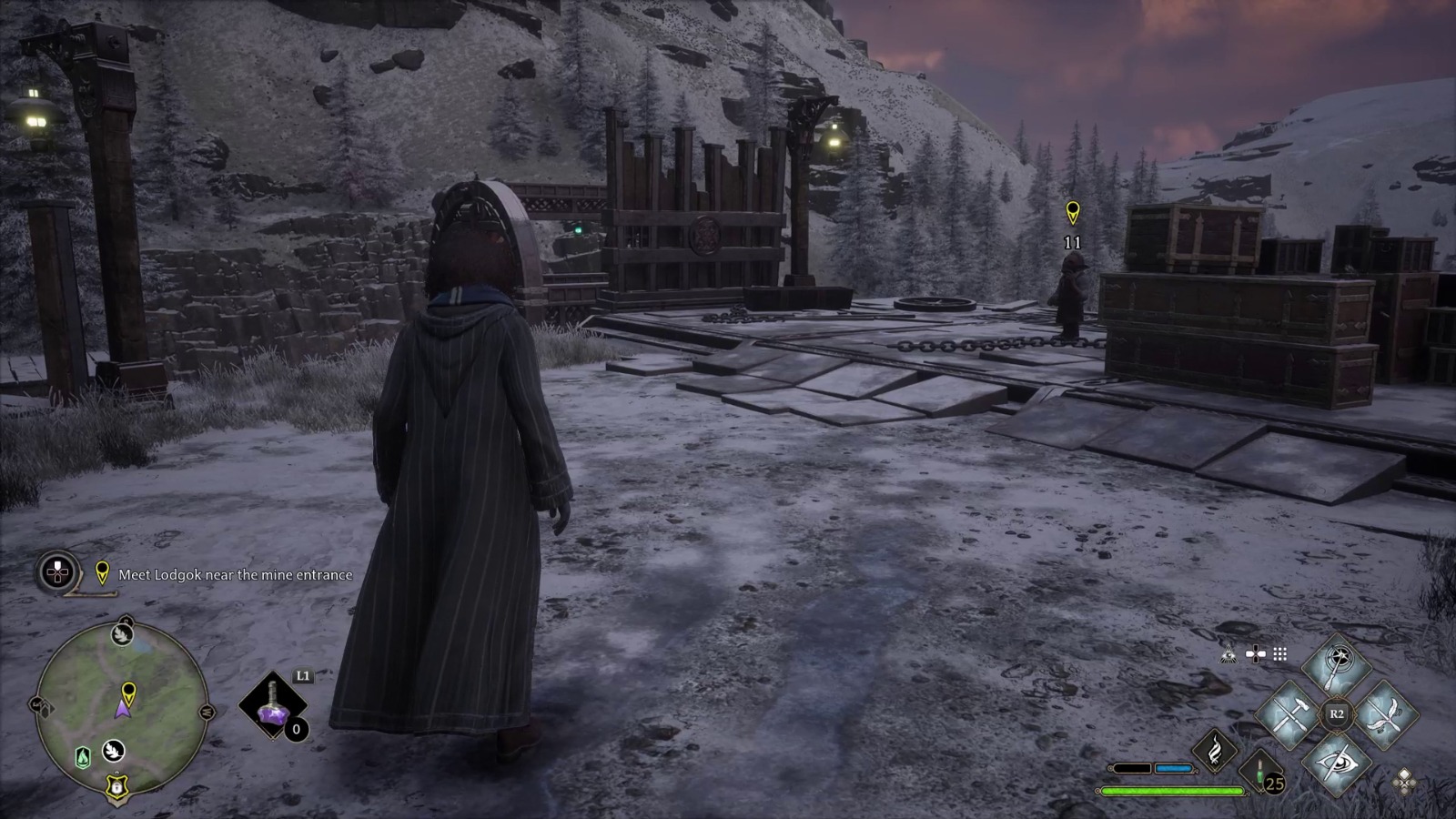Click the pyramid eye indicator above the spells
Image resolution: width=1456 pixels, height=819 pixels.
[x=1228, y=653]
